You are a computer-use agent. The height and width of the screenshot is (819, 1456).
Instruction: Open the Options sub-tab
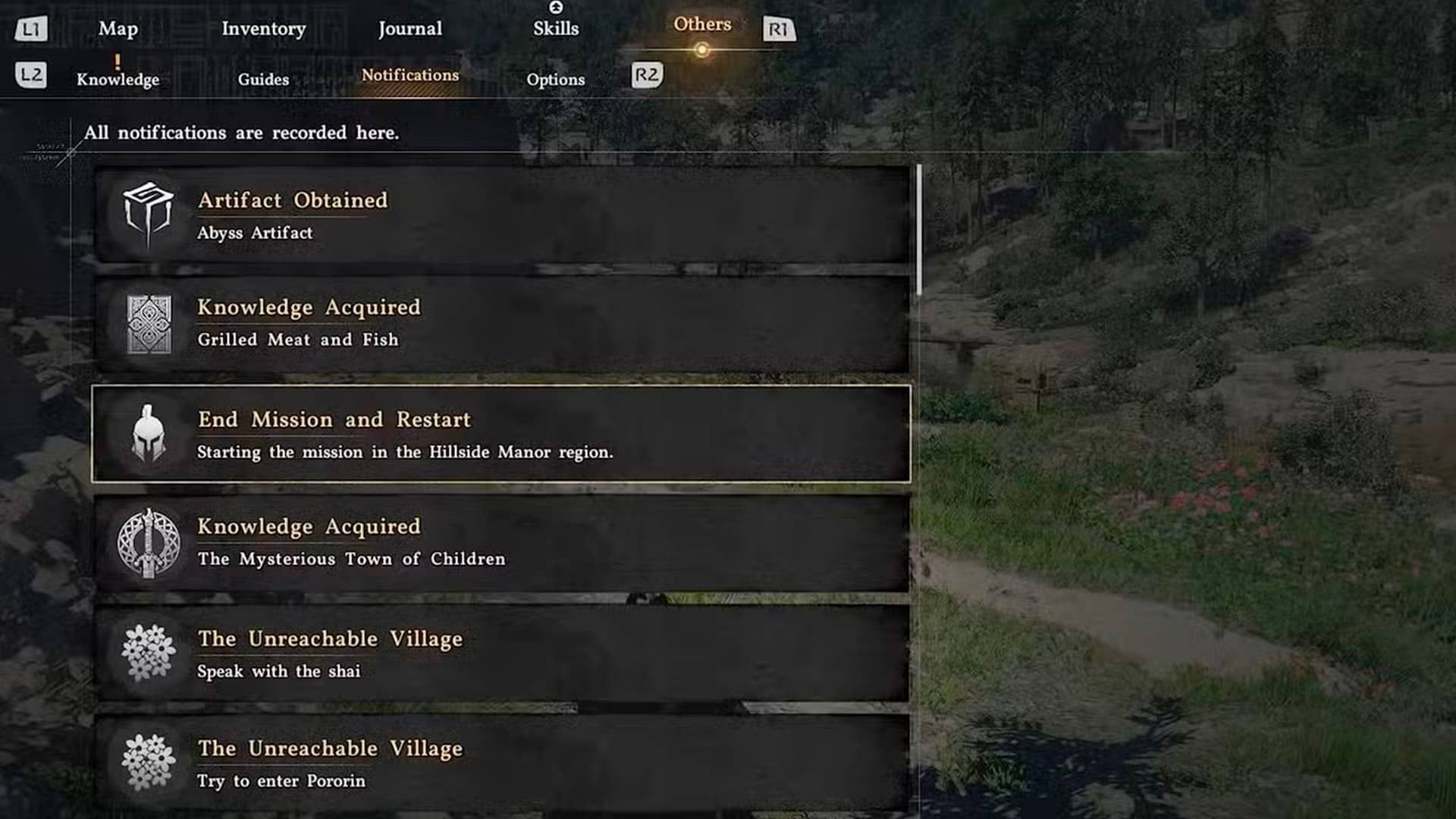coord(555,79)
